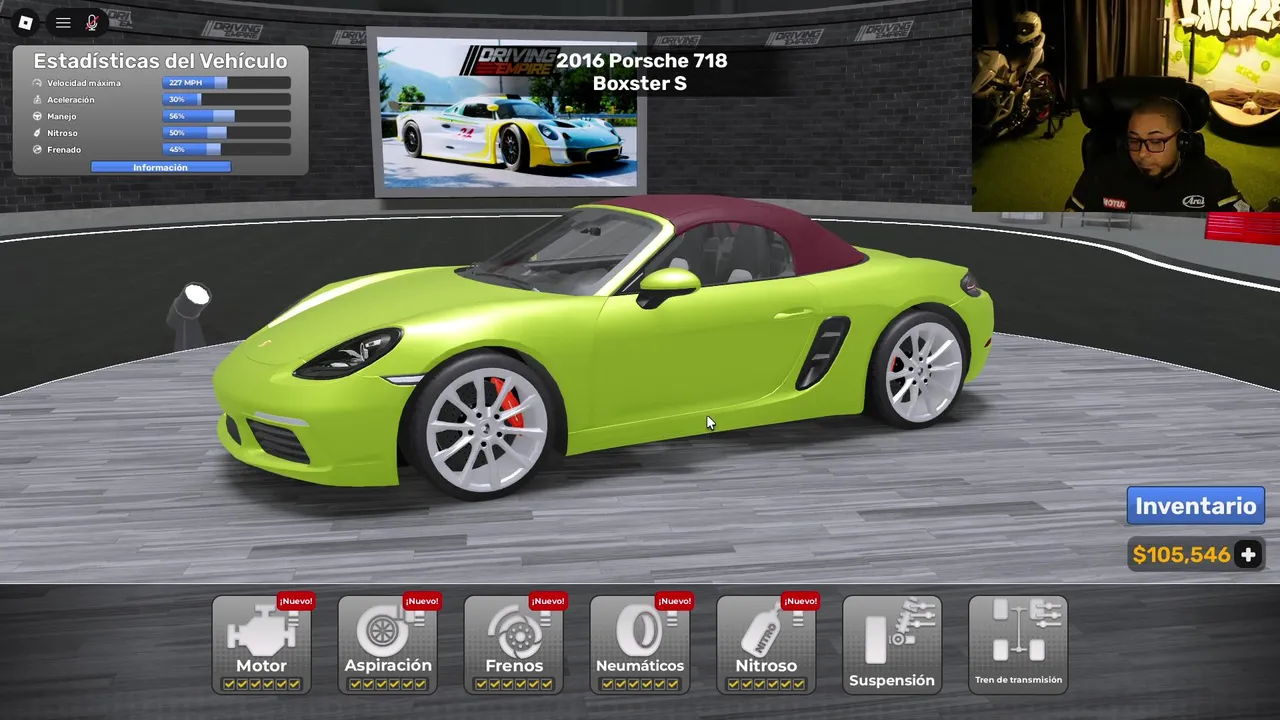Open the hamburger chat menu icon

(63, 22)
